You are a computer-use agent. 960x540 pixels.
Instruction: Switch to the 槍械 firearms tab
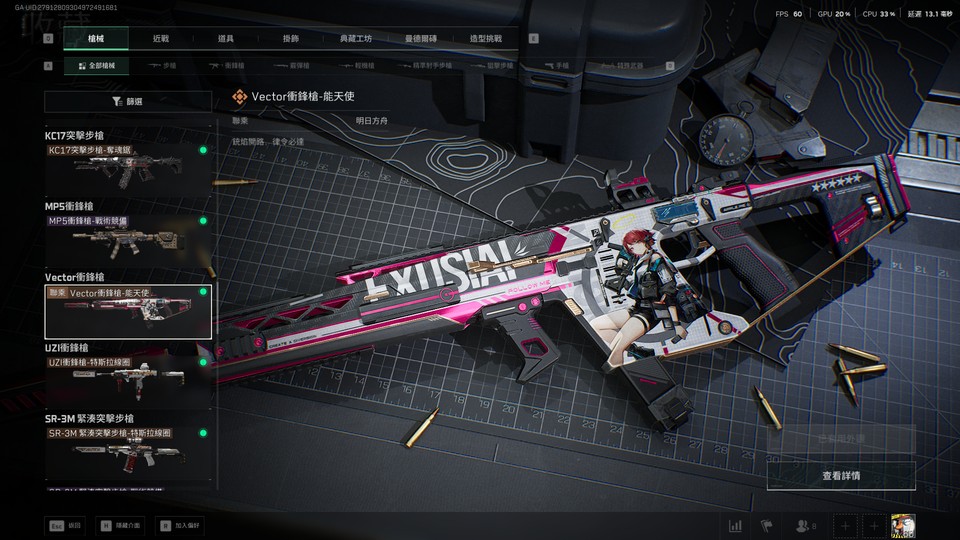click(96, 39)
